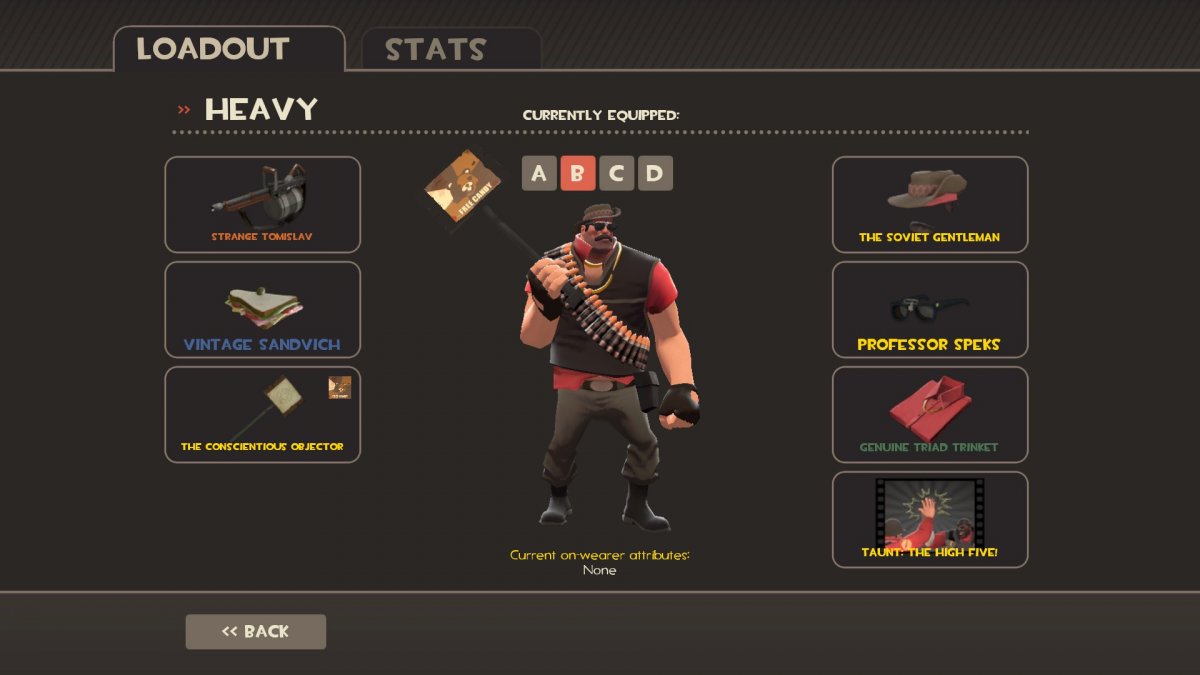The width and height of the screenshot is (1200, 675).
Task: Choose loadout preset B
Action: [x=577, y=173]
